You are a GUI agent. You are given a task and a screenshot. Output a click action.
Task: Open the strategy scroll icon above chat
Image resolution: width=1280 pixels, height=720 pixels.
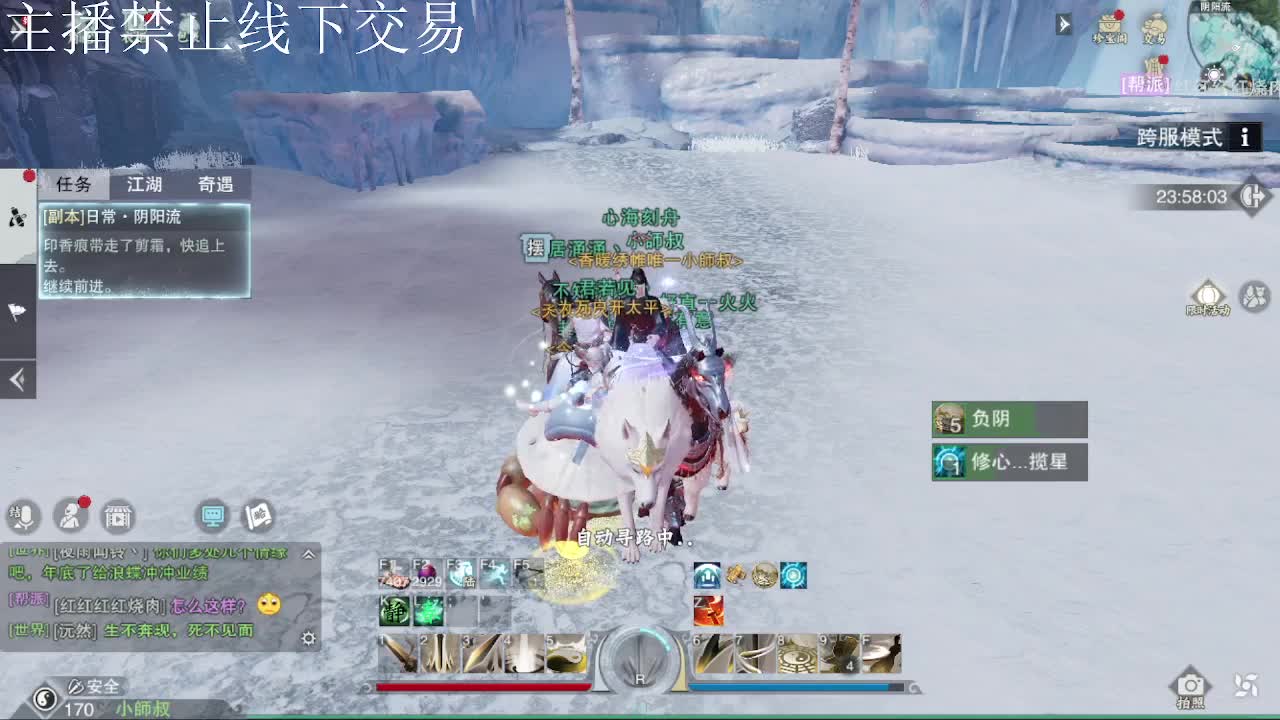(x=256, y=516)
